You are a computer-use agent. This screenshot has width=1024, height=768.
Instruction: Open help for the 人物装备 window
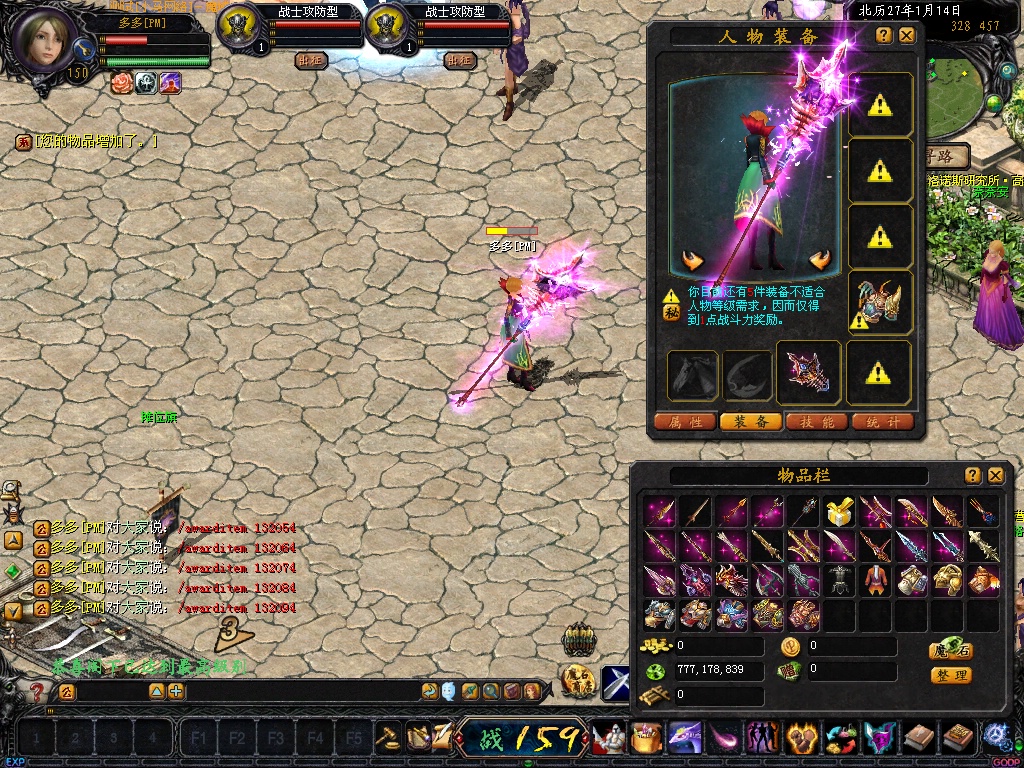pos(884,35)
